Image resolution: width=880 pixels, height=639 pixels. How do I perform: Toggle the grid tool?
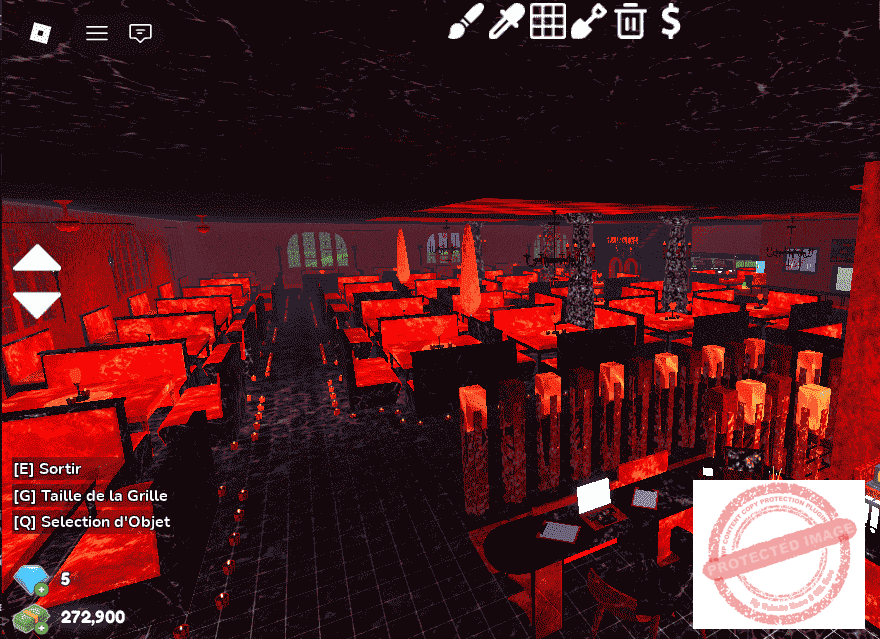(x=547, y=21)
